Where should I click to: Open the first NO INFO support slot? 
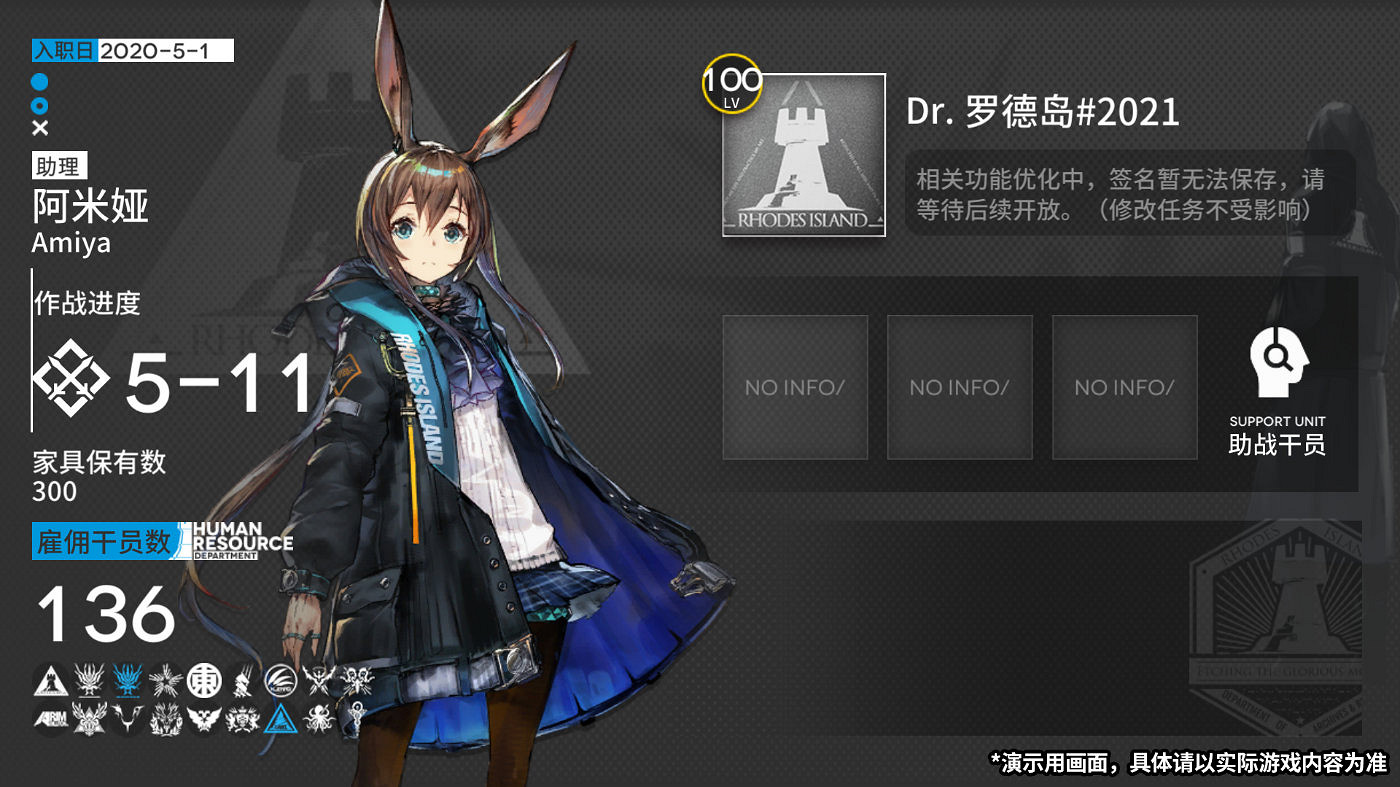tap(795, 387)
